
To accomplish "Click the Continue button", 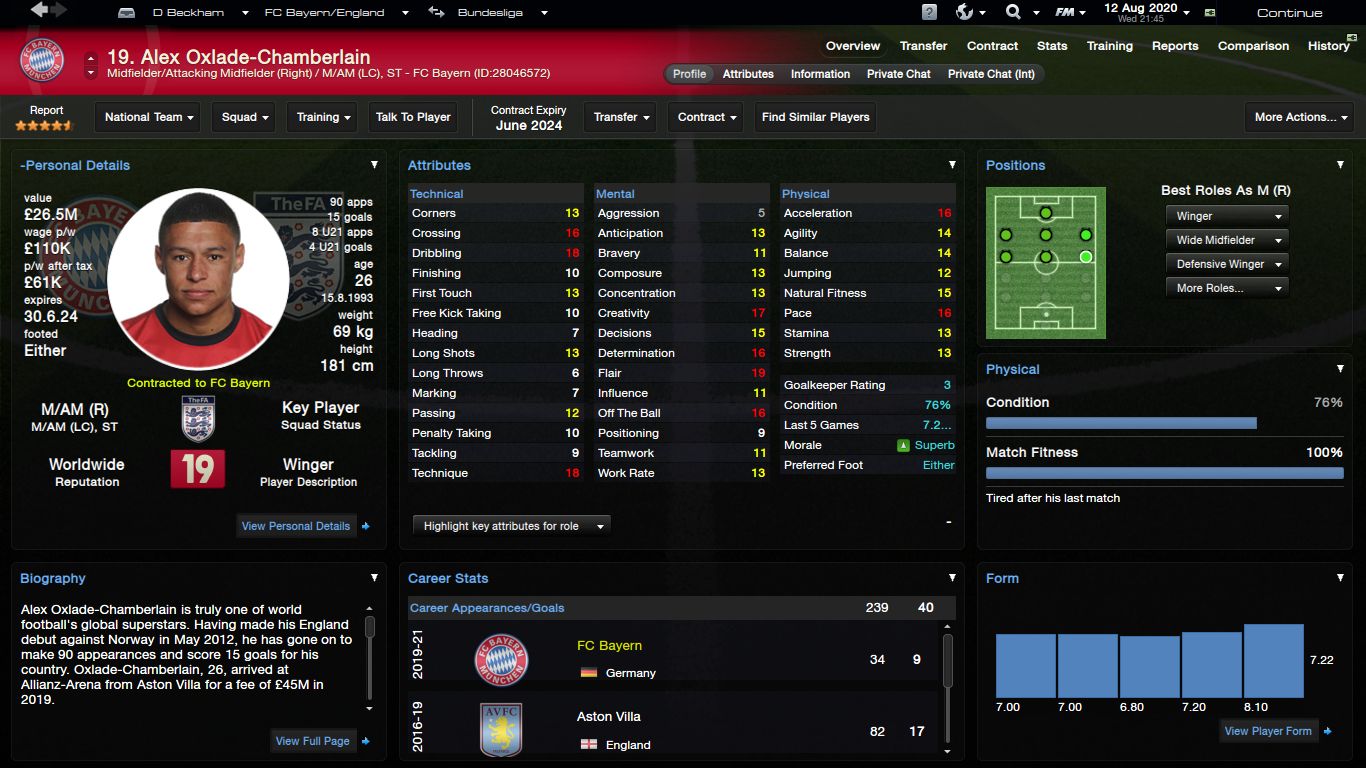I will point(1289,13).
